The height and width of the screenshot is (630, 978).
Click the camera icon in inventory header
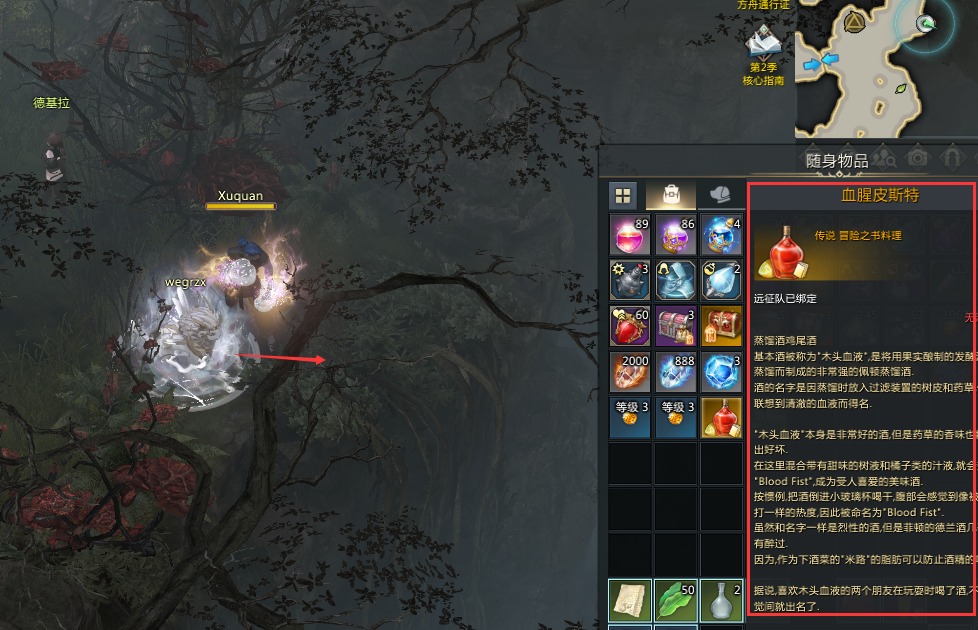click(x=916, y=158)
